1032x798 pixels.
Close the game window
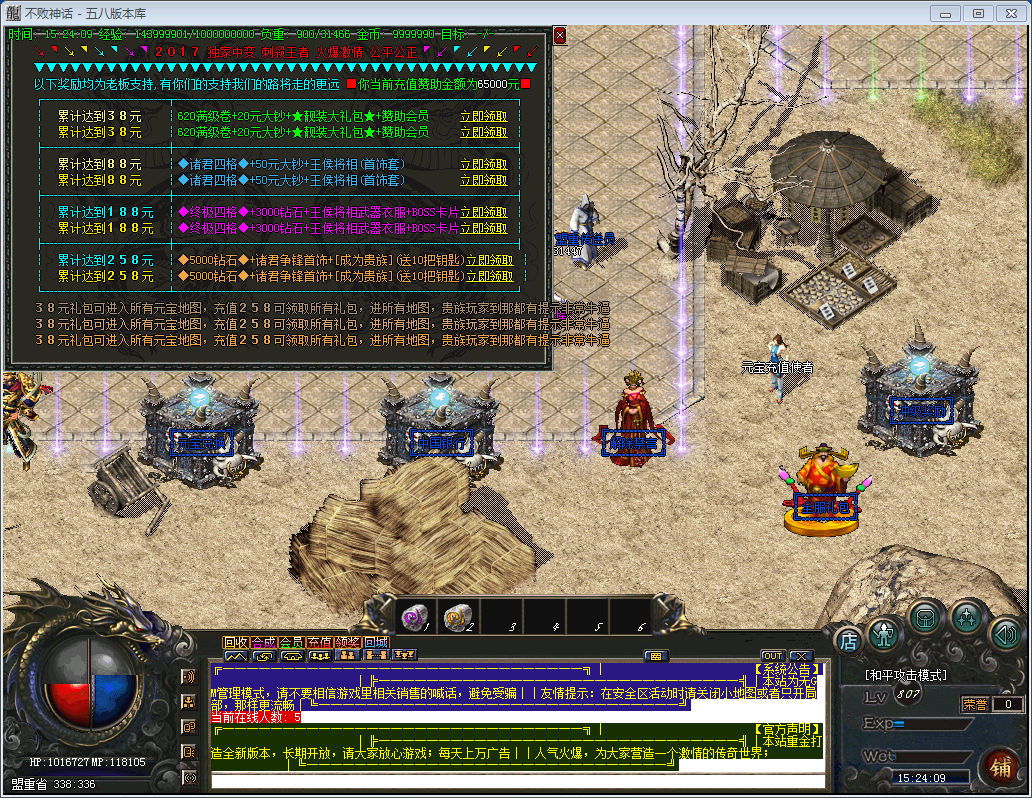[1008, 13]
